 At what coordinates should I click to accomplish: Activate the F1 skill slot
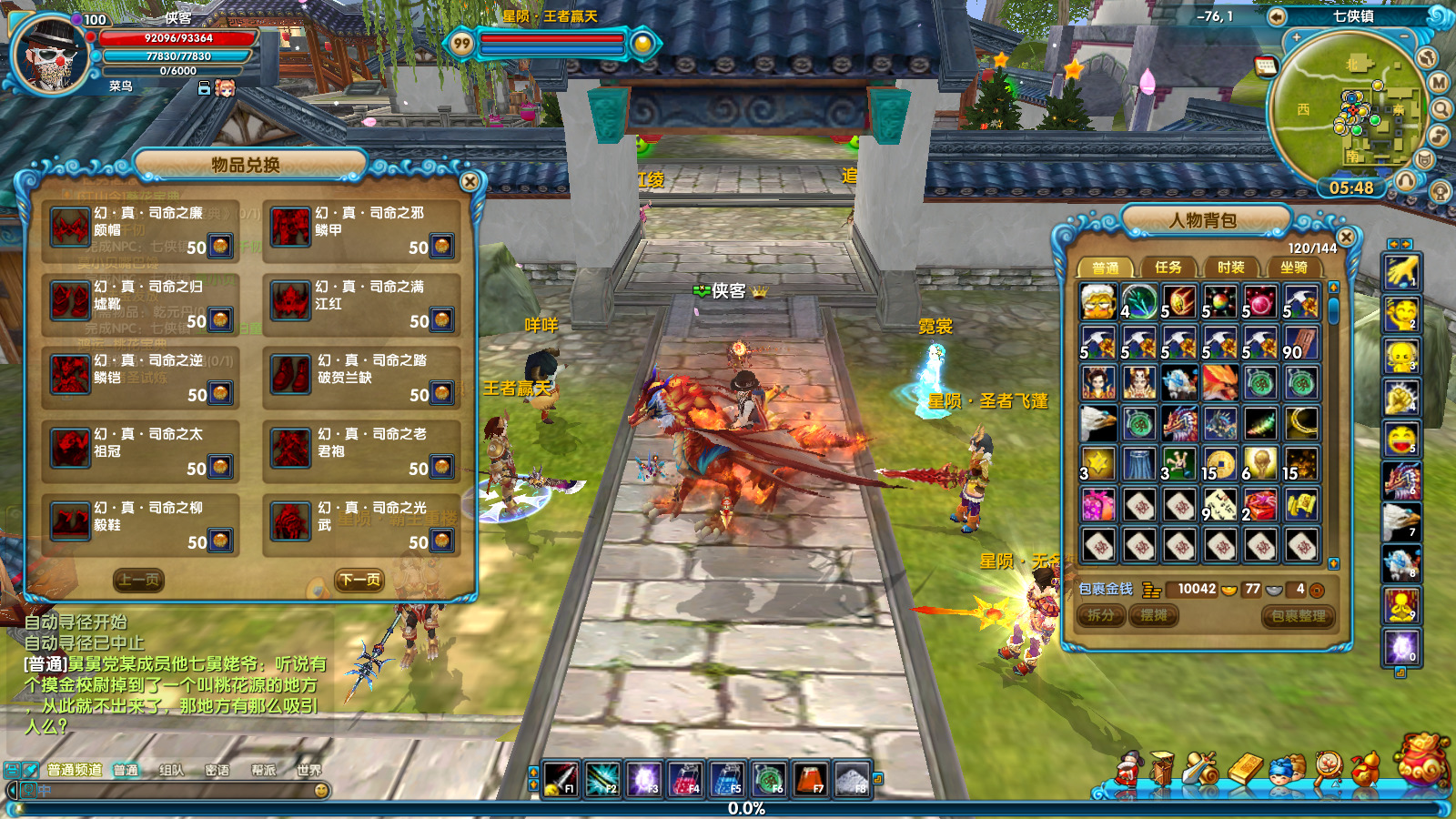pyautogui.click(x=561, y=779)
